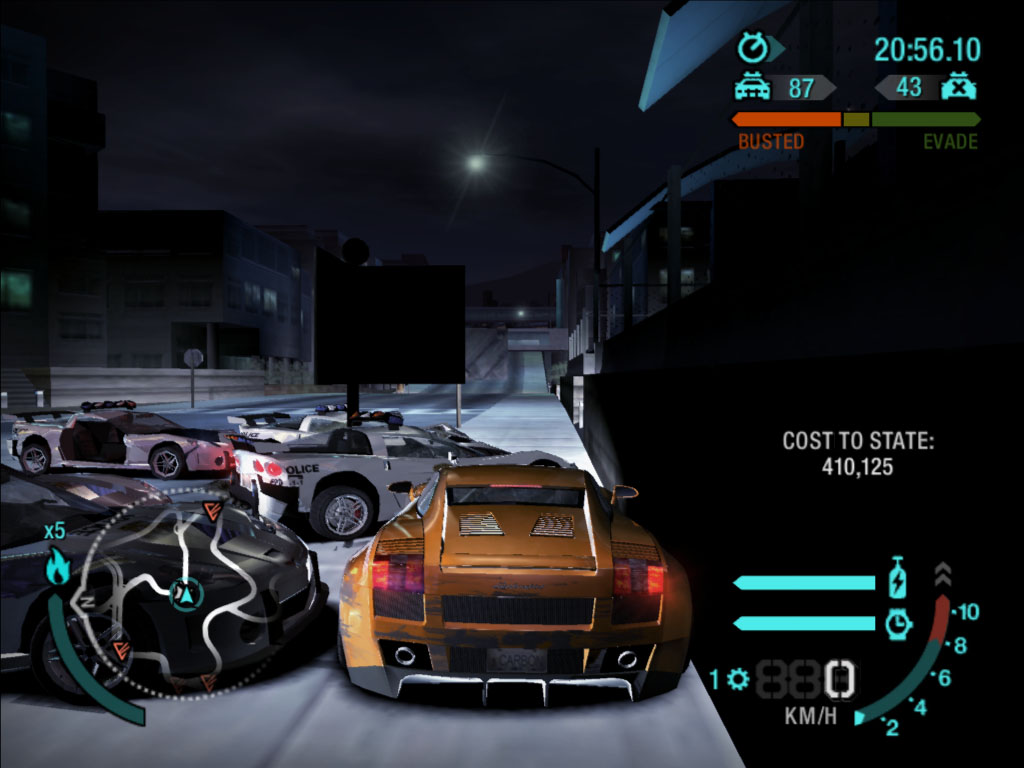Click the heat level flame icon
1024x768 pixels.
pyautogui.click(x=57, y=567)
